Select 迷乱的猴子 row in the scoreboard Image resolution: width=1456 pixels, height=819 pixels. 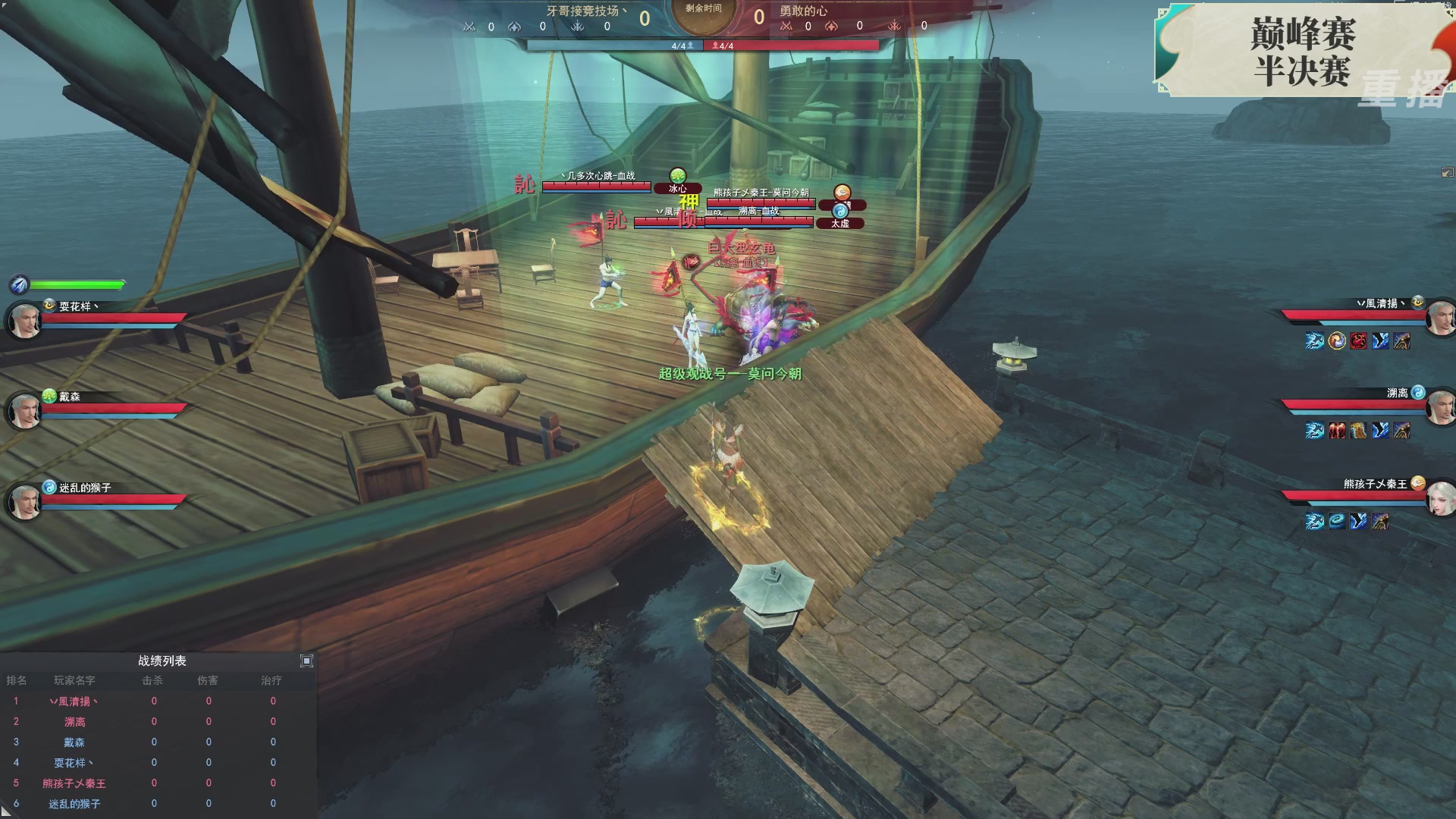point(74,804)
